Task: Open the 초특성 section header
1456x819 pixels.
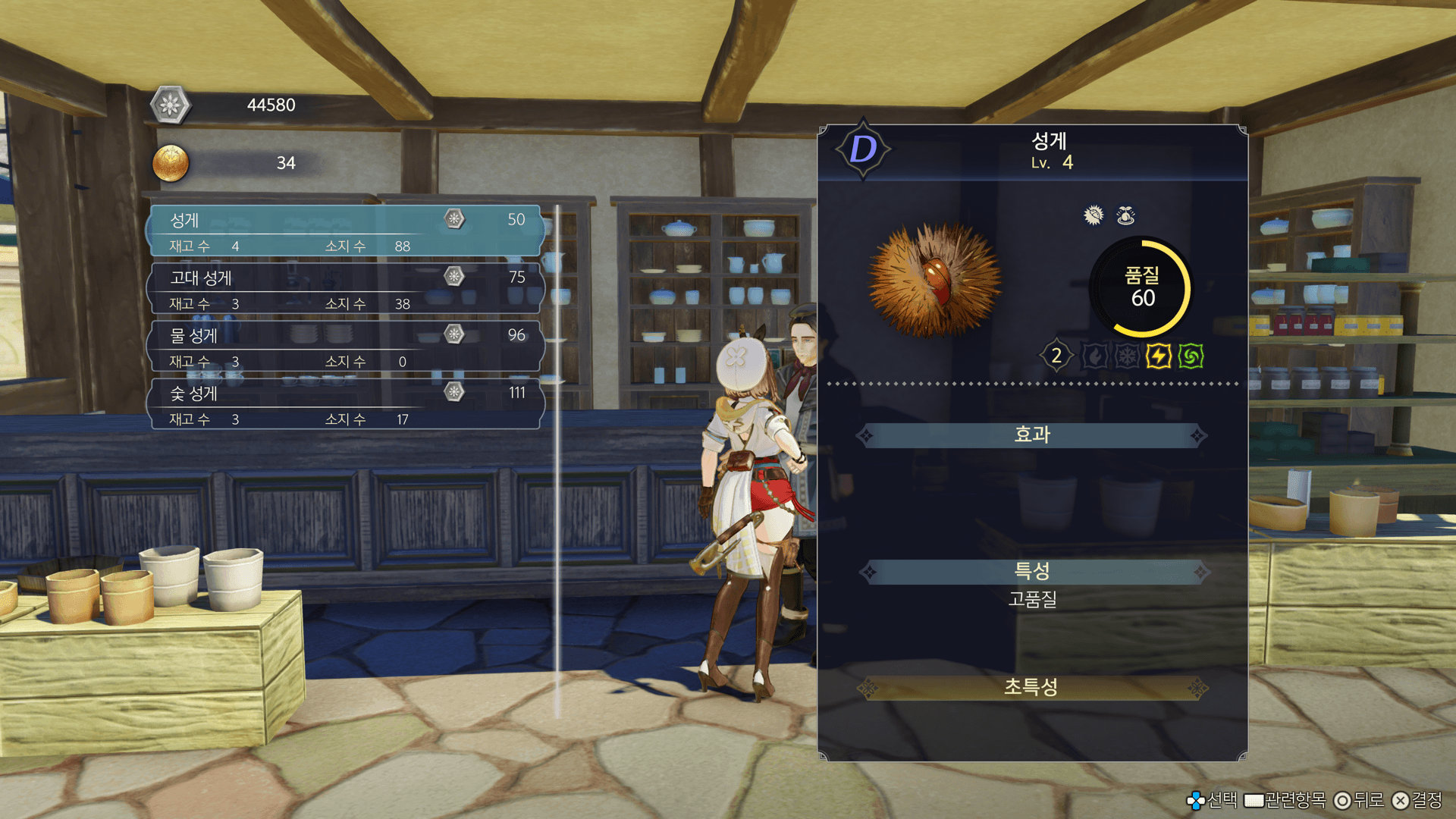Action: point(1031,687)
